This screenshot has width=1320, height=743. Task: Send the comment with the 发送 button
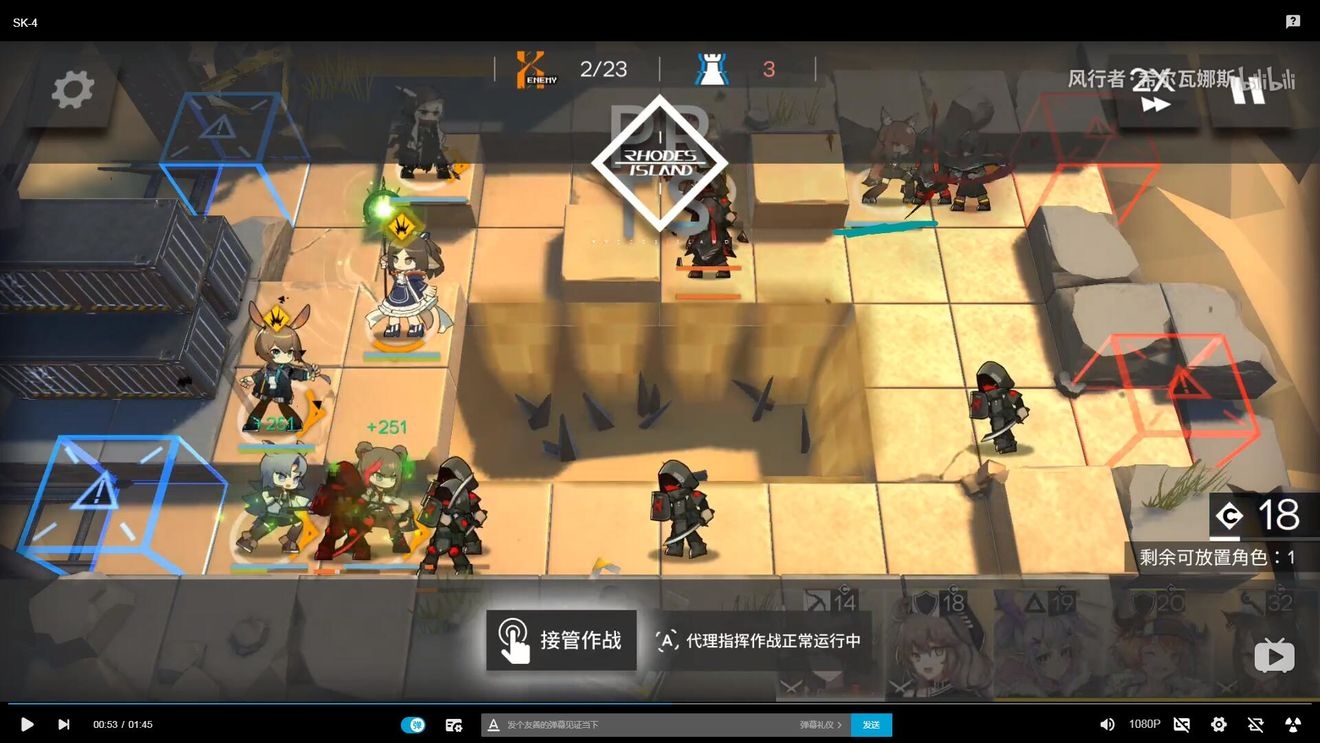(871, 724)
